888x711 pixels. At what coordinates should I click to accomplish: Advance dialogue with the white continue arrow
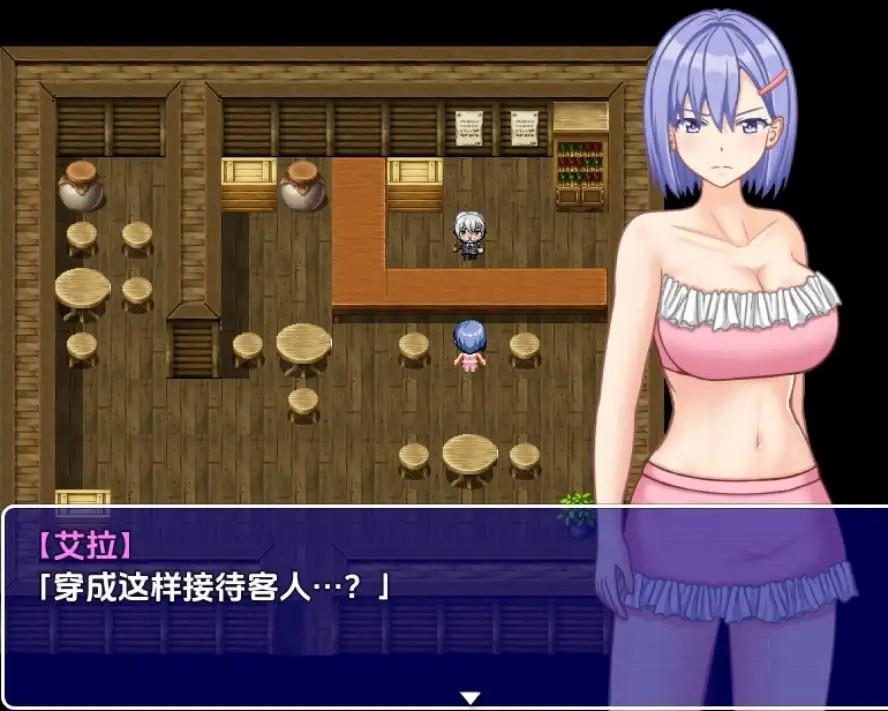tap(470, 697)
